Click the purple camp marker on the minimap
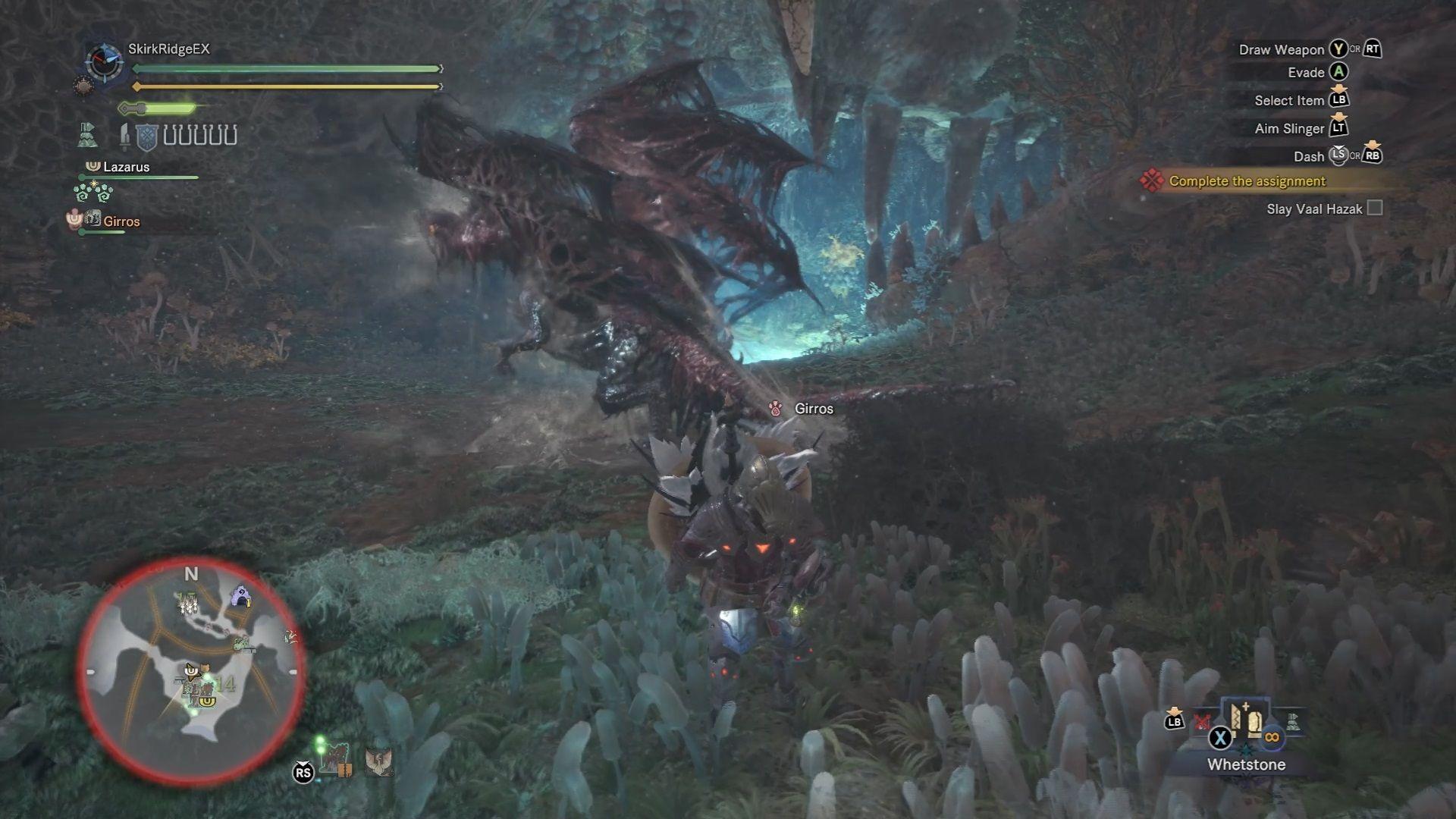Image resolution: width=1456 pixels, height=819 pixels. (x=241, y=596)
